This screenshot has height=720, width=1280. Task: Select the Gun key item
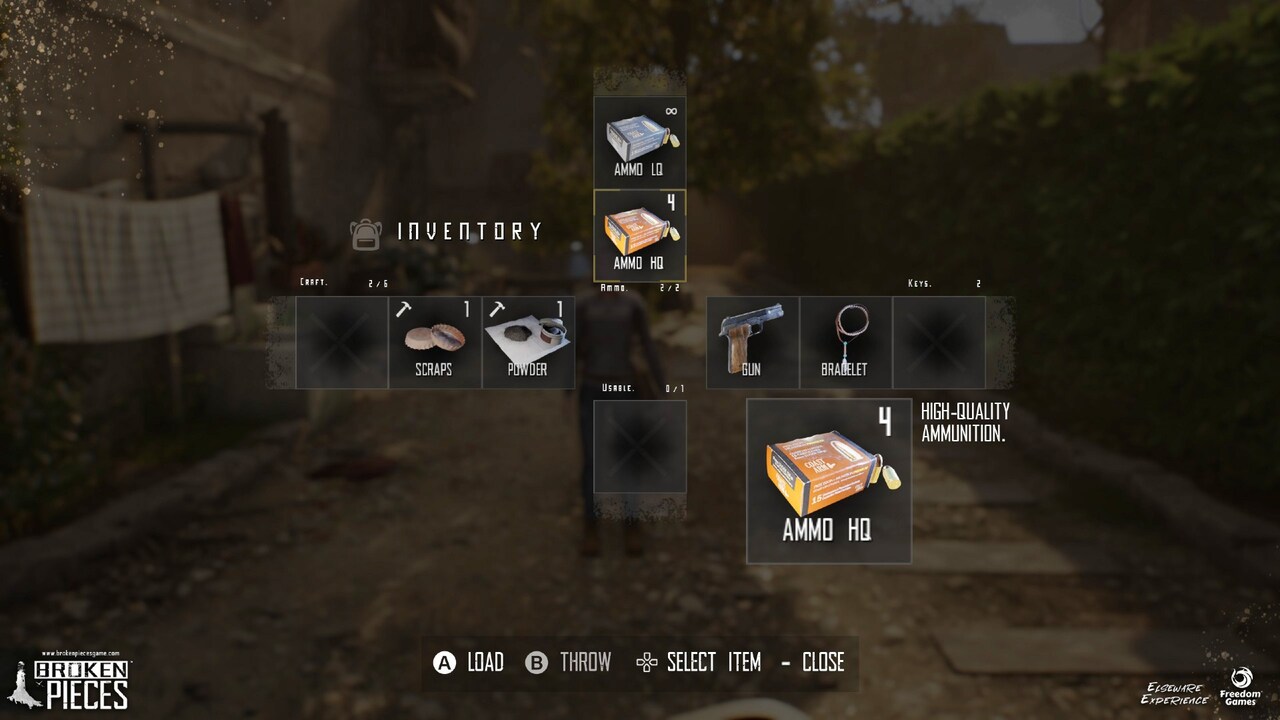pos(752,342)
